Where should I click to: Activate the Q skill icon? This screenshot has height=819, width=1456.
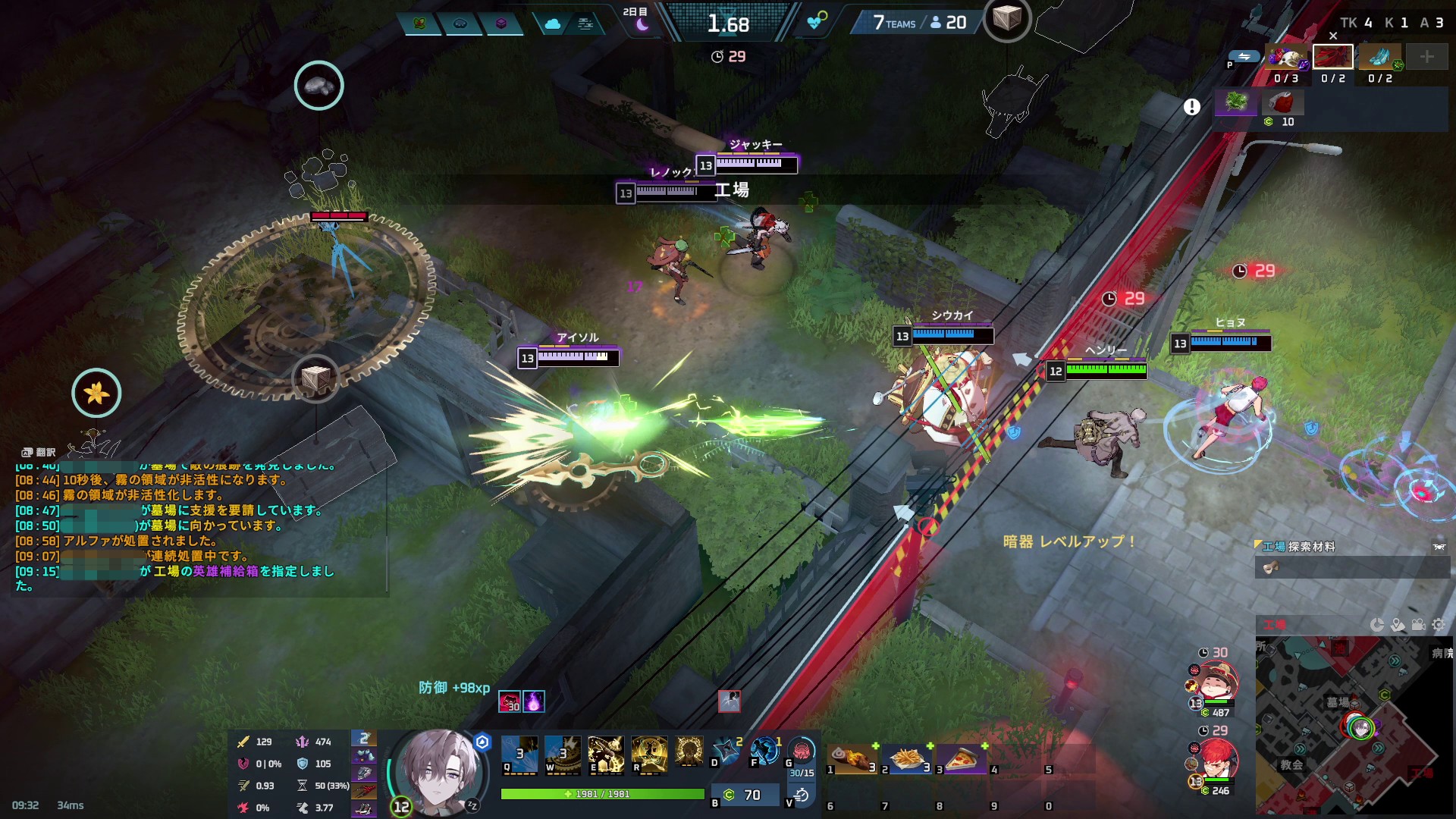(x=519, y=754)
